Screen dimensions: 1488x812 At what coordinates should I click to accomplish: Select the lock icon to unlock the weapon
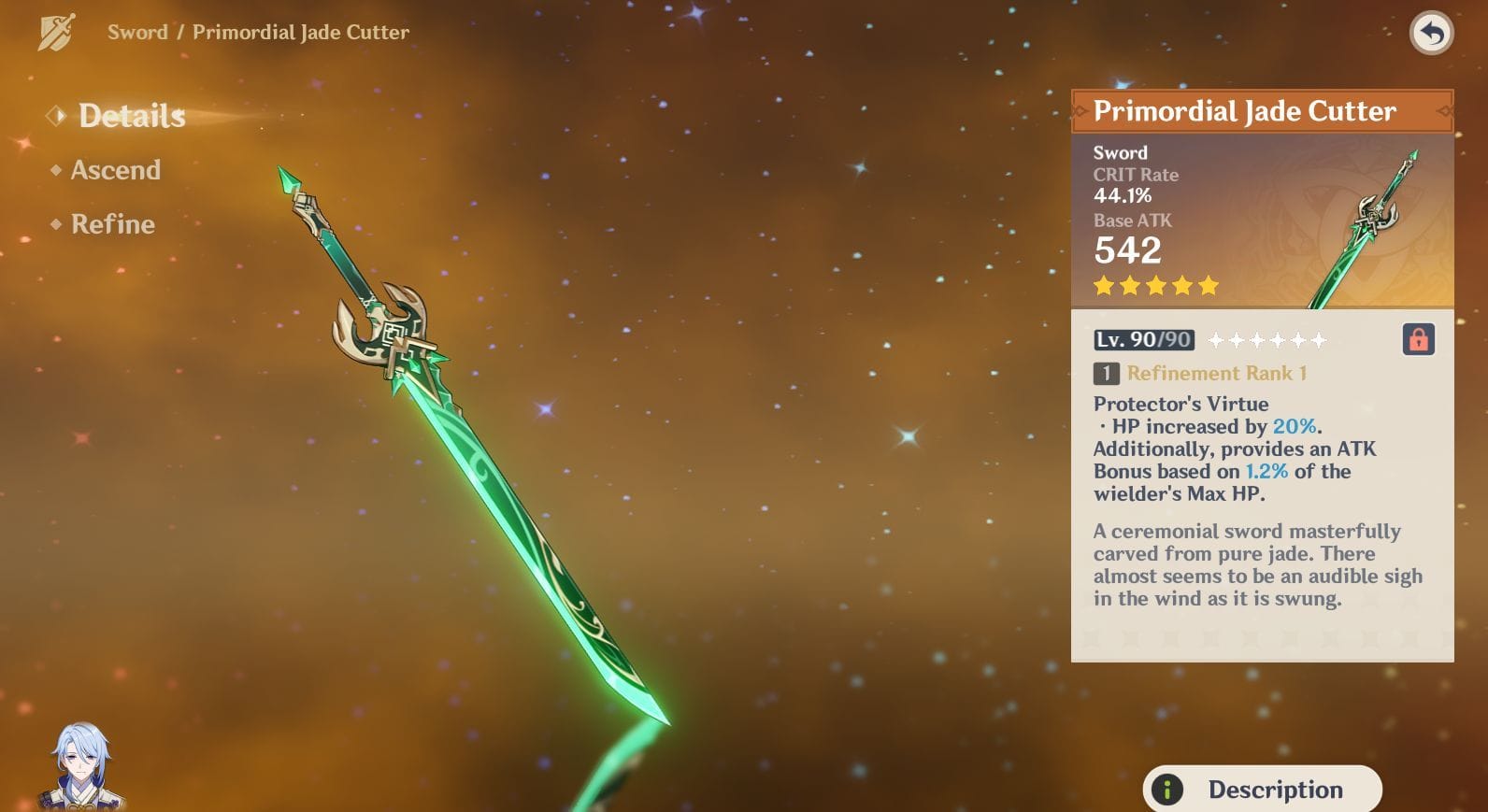pyautogui.click(x=1418, y=340)
